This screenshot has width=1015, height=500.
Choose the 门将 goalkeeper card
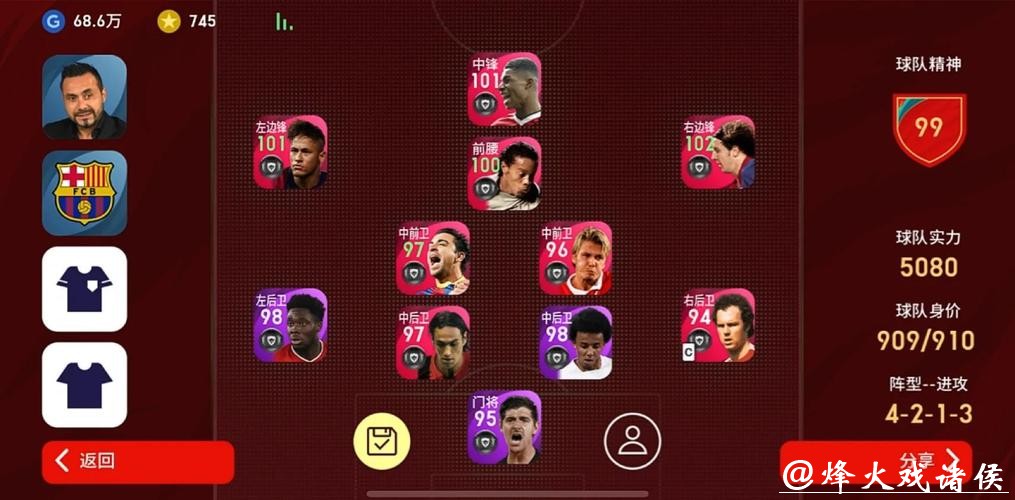tap(504, 427)
